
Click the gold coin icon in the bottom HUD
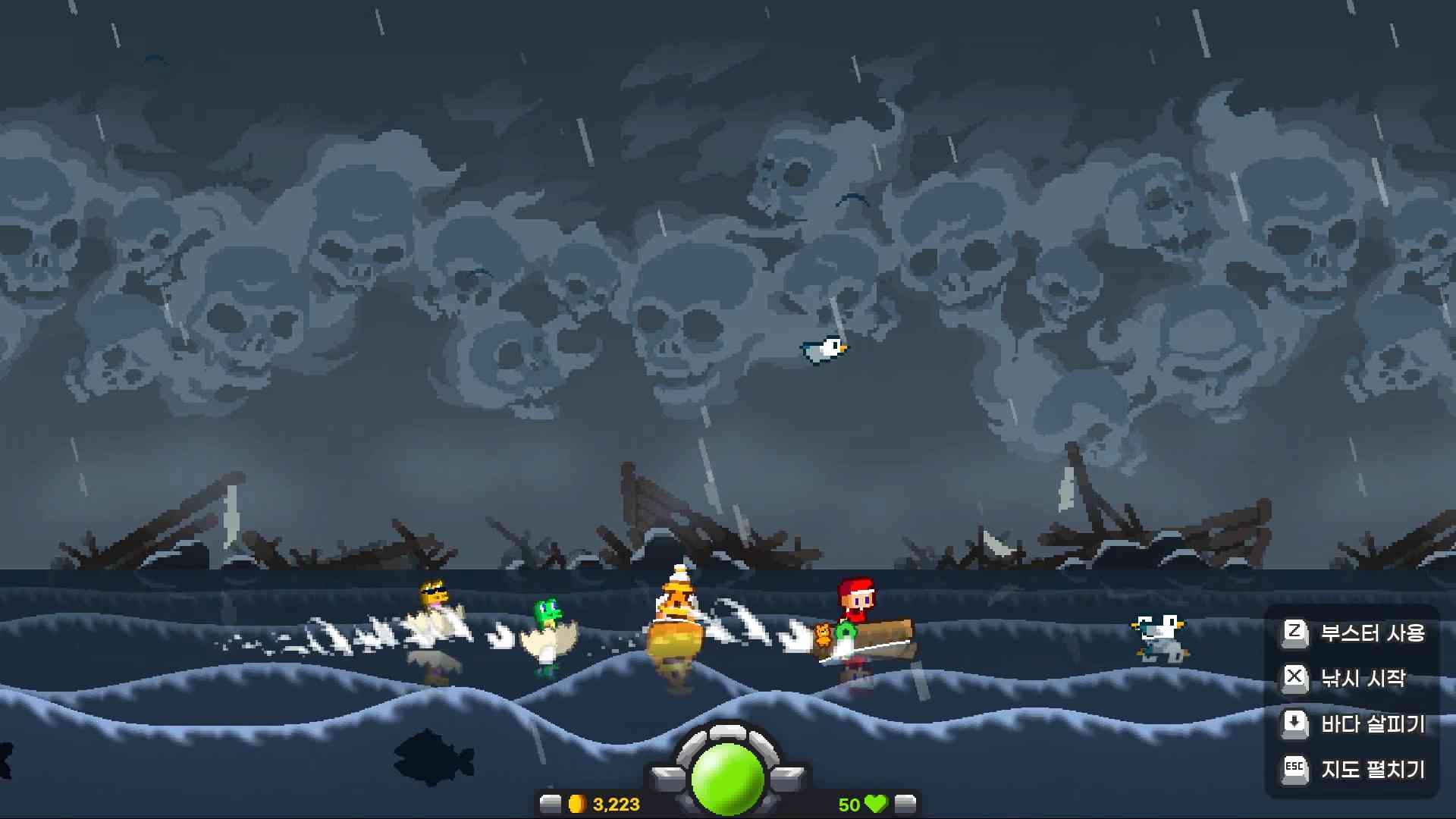[x=578, y=805]
